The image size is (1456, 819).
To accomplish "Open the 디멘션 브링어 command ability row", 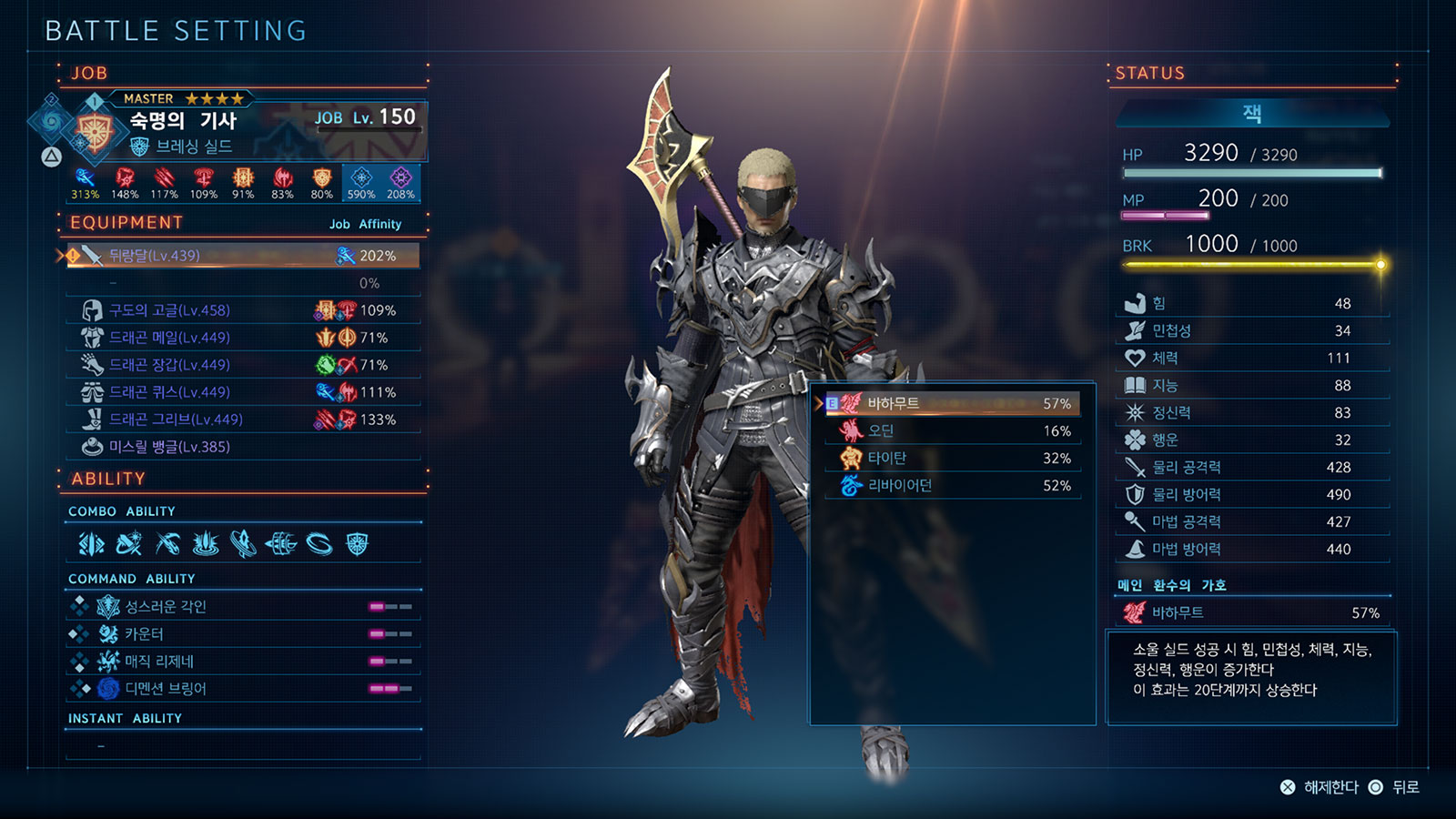I will (x=243, y=688).
